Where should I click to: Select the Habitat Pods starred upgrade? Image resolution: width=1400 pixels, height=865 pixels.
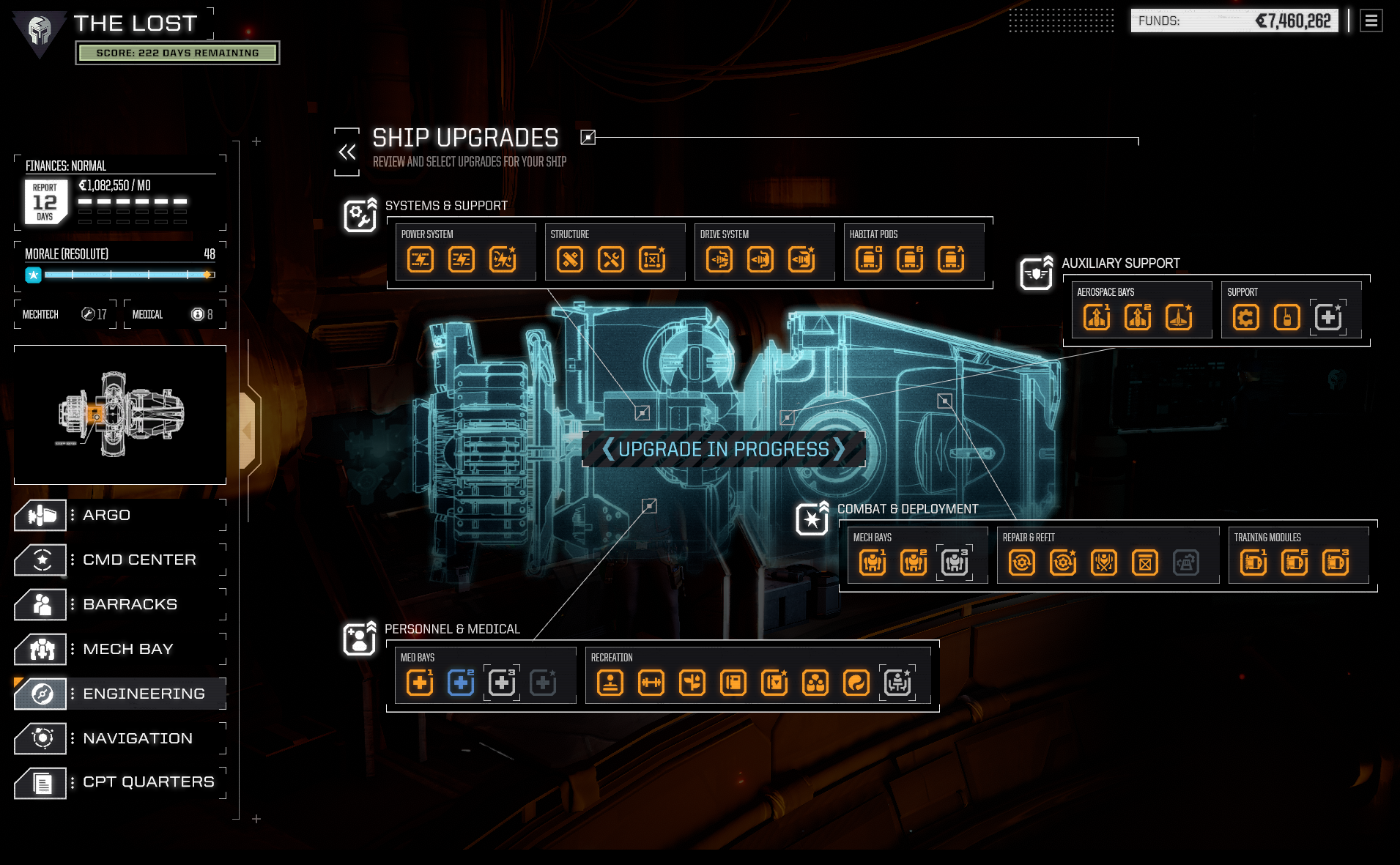[x=952, y=259]
